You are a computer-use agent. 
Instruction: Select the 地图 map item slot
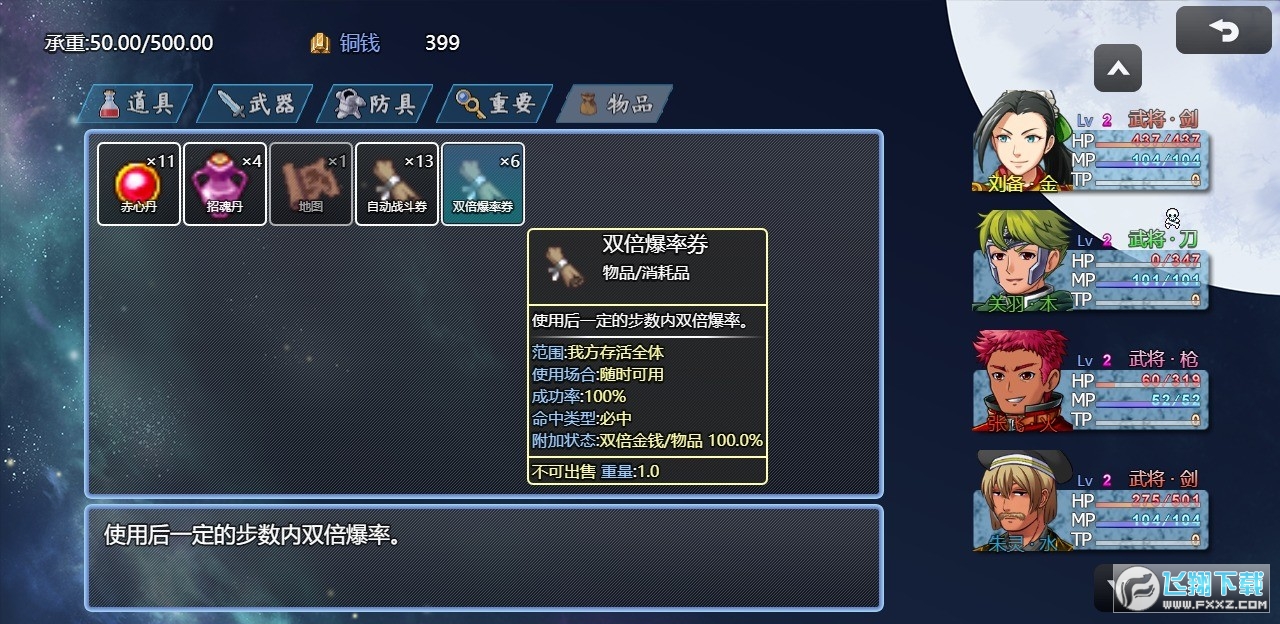(x=311, y=184)
